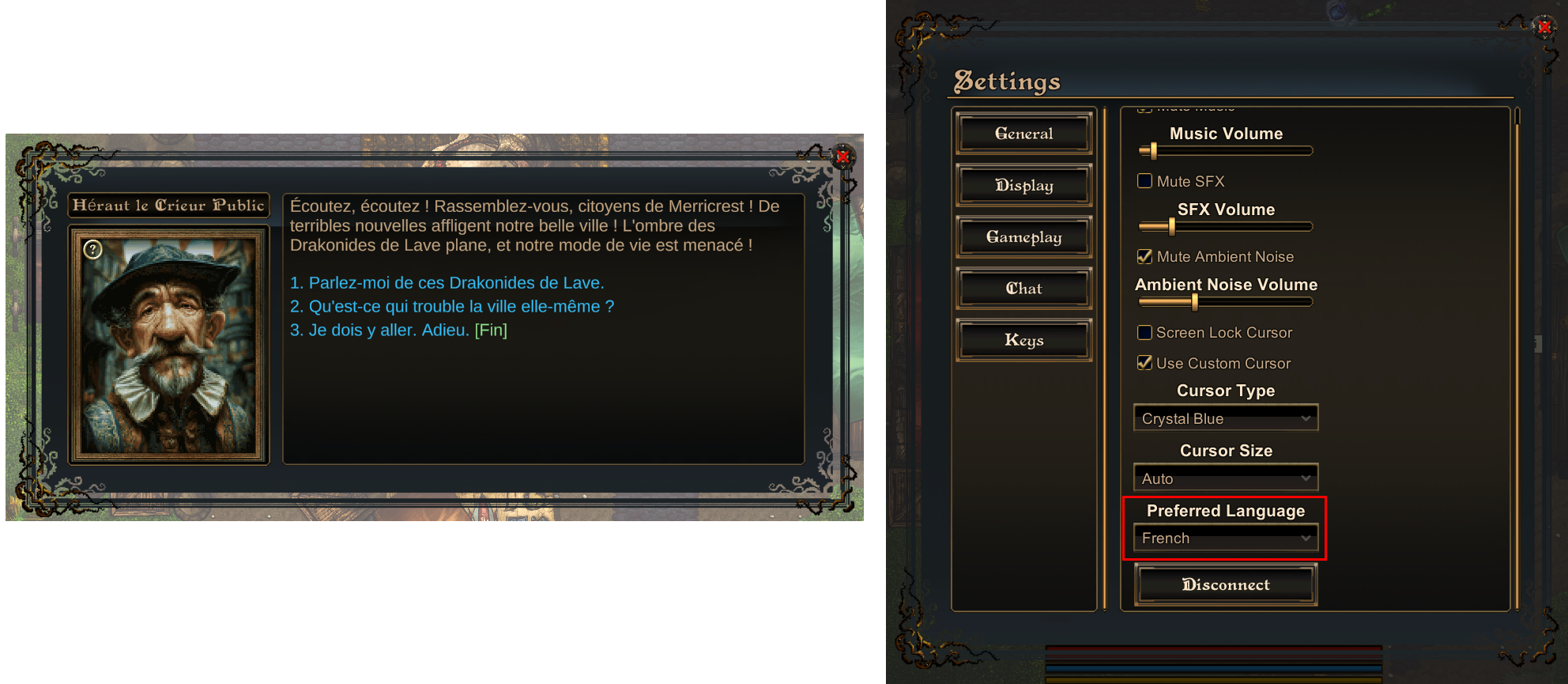Click the Music Volume slider
Screen dimensions: 1568x684
(x=1225, y=151)
